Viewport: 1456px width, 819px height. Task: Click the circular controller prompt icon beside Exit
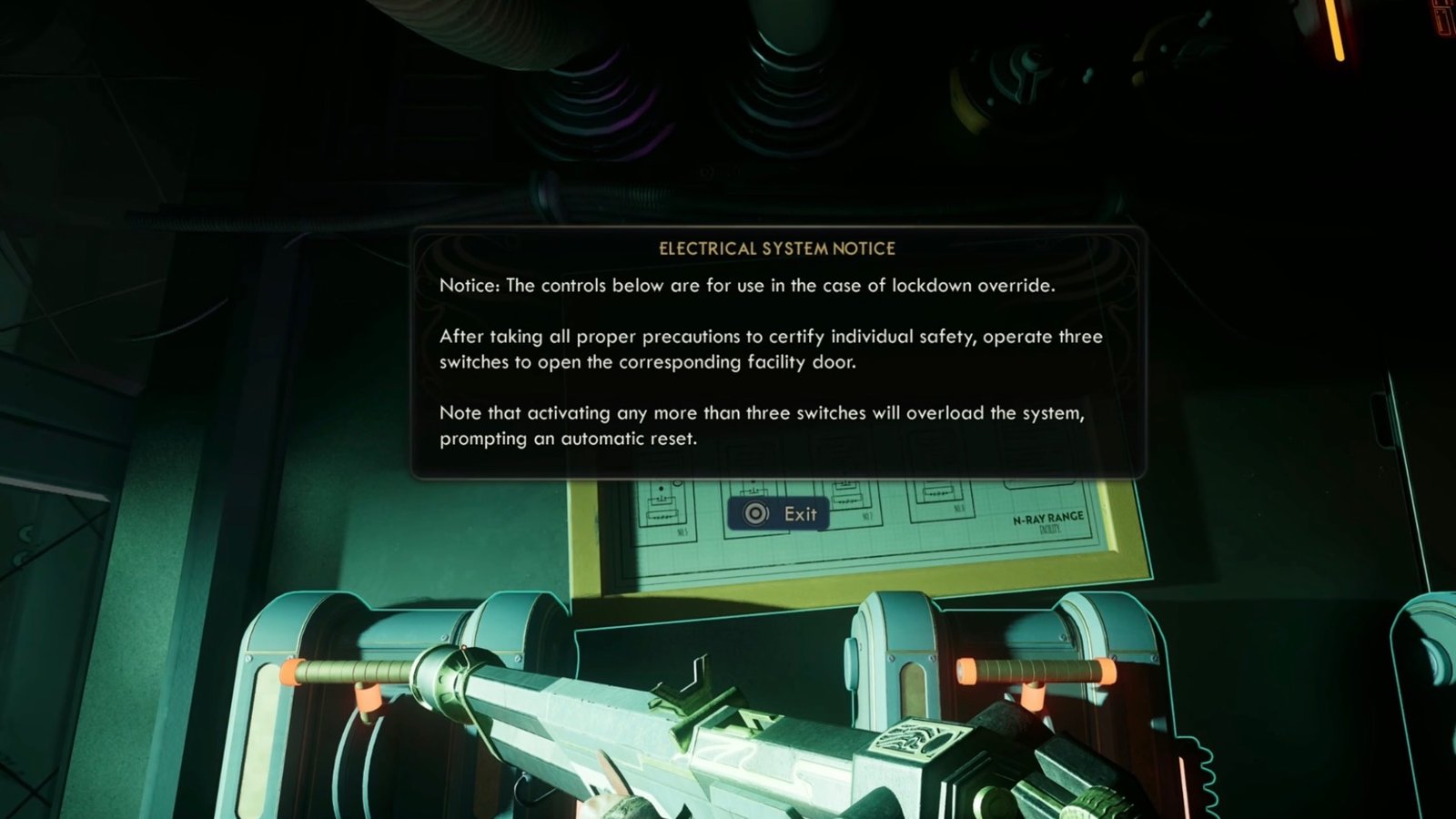[x=754, y=512]
